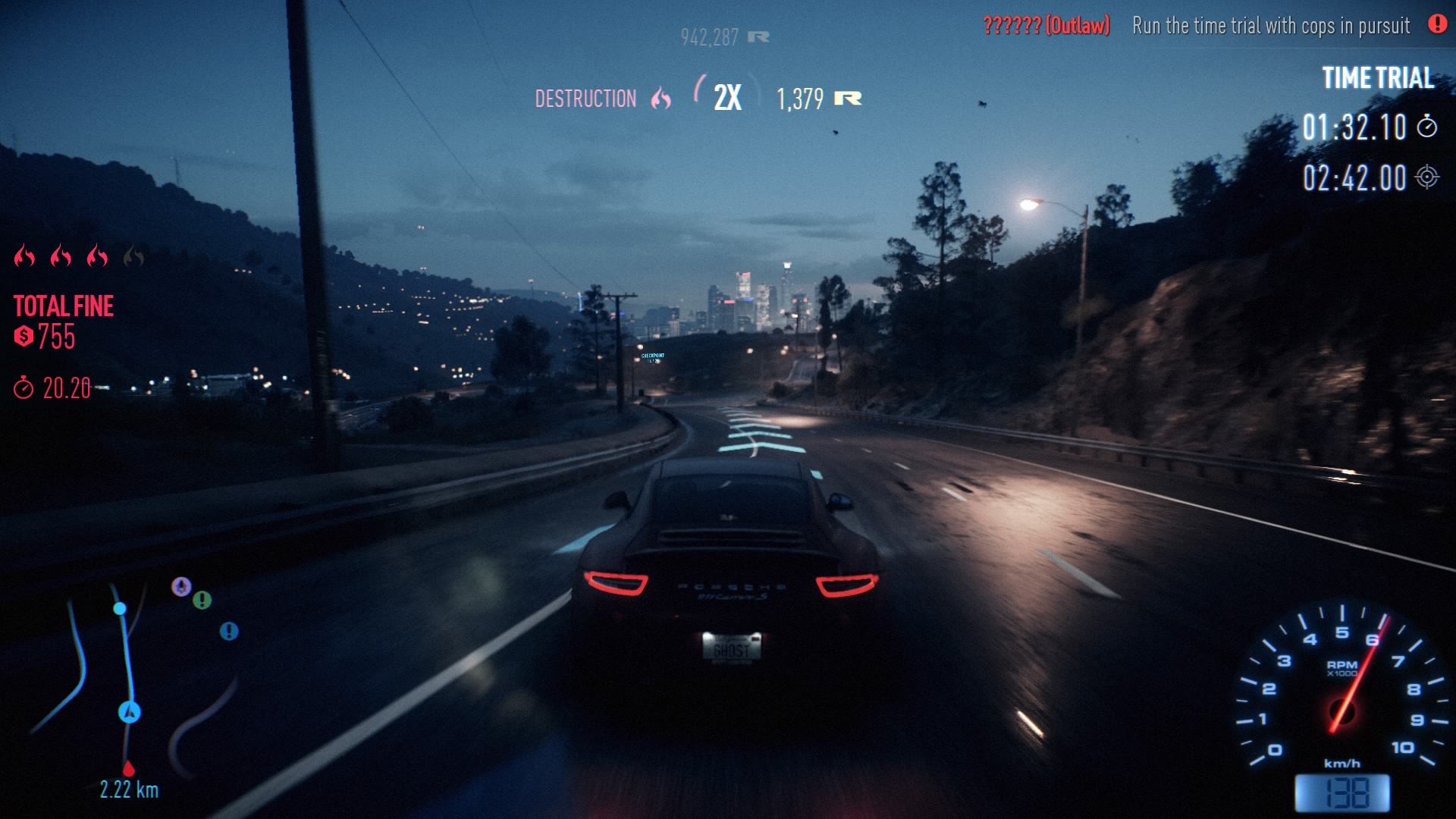Select the blue exclamation minimap marker
The height and width of the screenshot is (819, 1456).
(229, 631)
